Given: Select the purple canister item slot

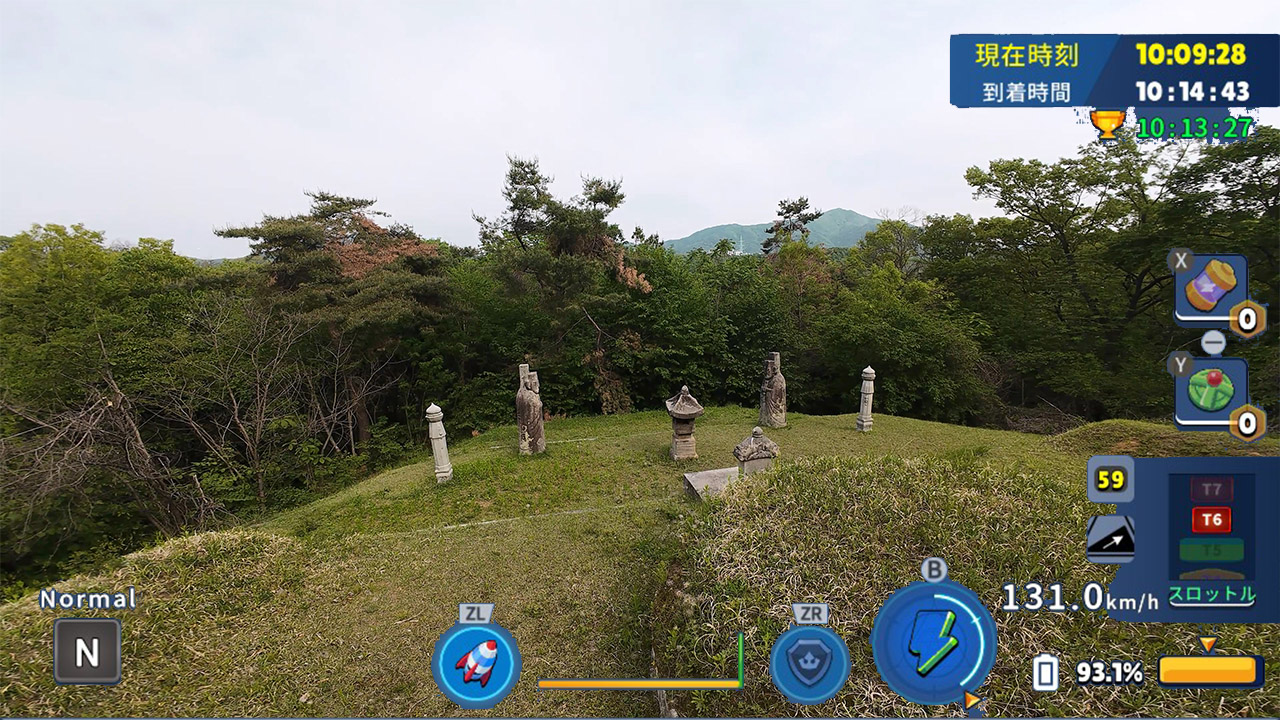Looking at the screenshot, I should click(1211, 289).
